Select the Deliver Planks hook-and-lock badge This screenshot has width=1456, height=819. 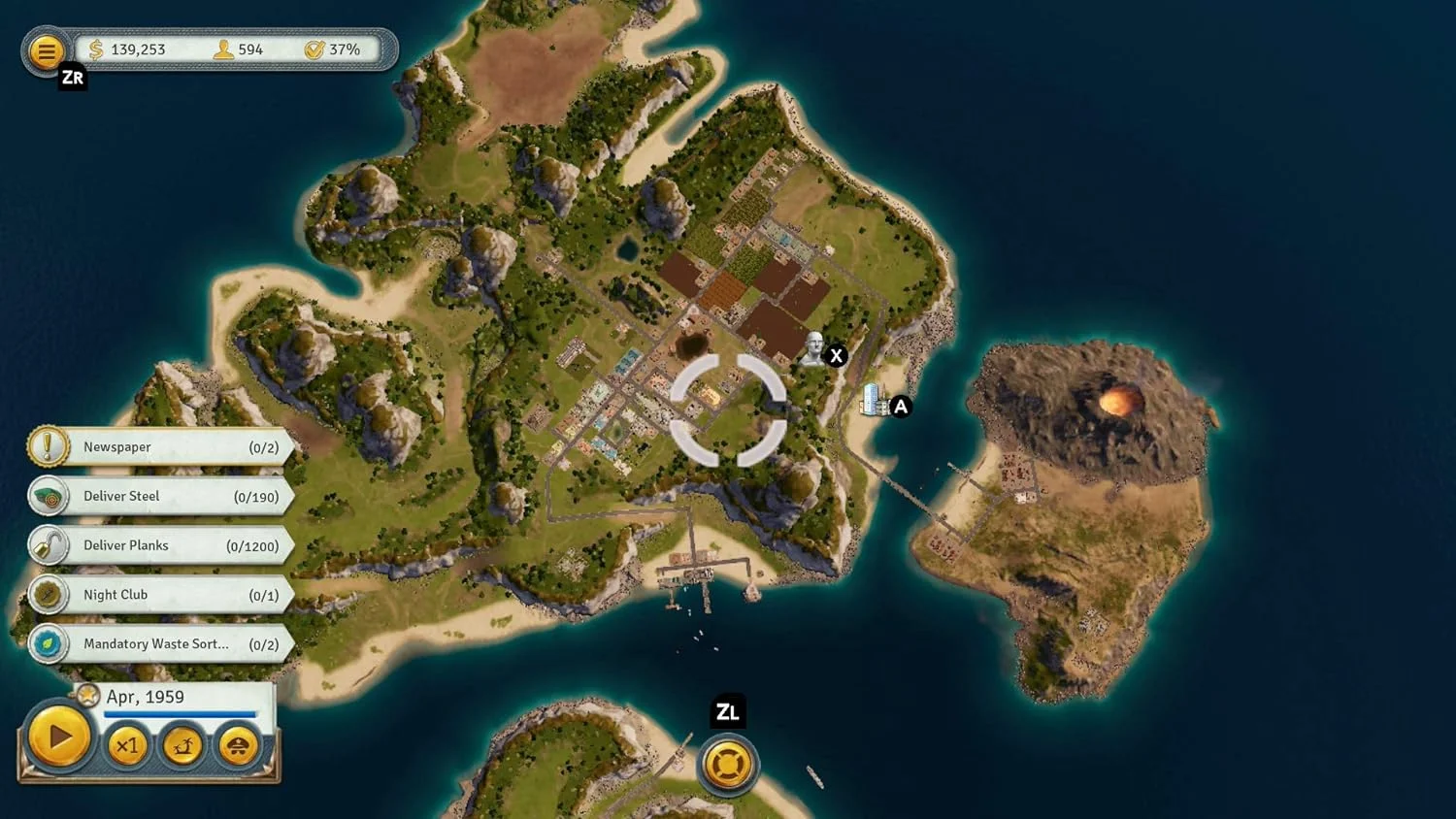50,545
